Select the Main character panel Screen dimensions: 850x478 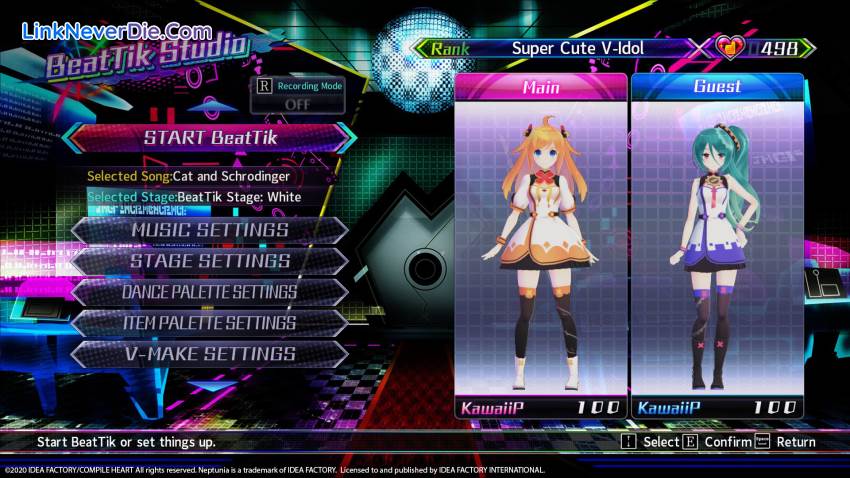tap(541, 245)
